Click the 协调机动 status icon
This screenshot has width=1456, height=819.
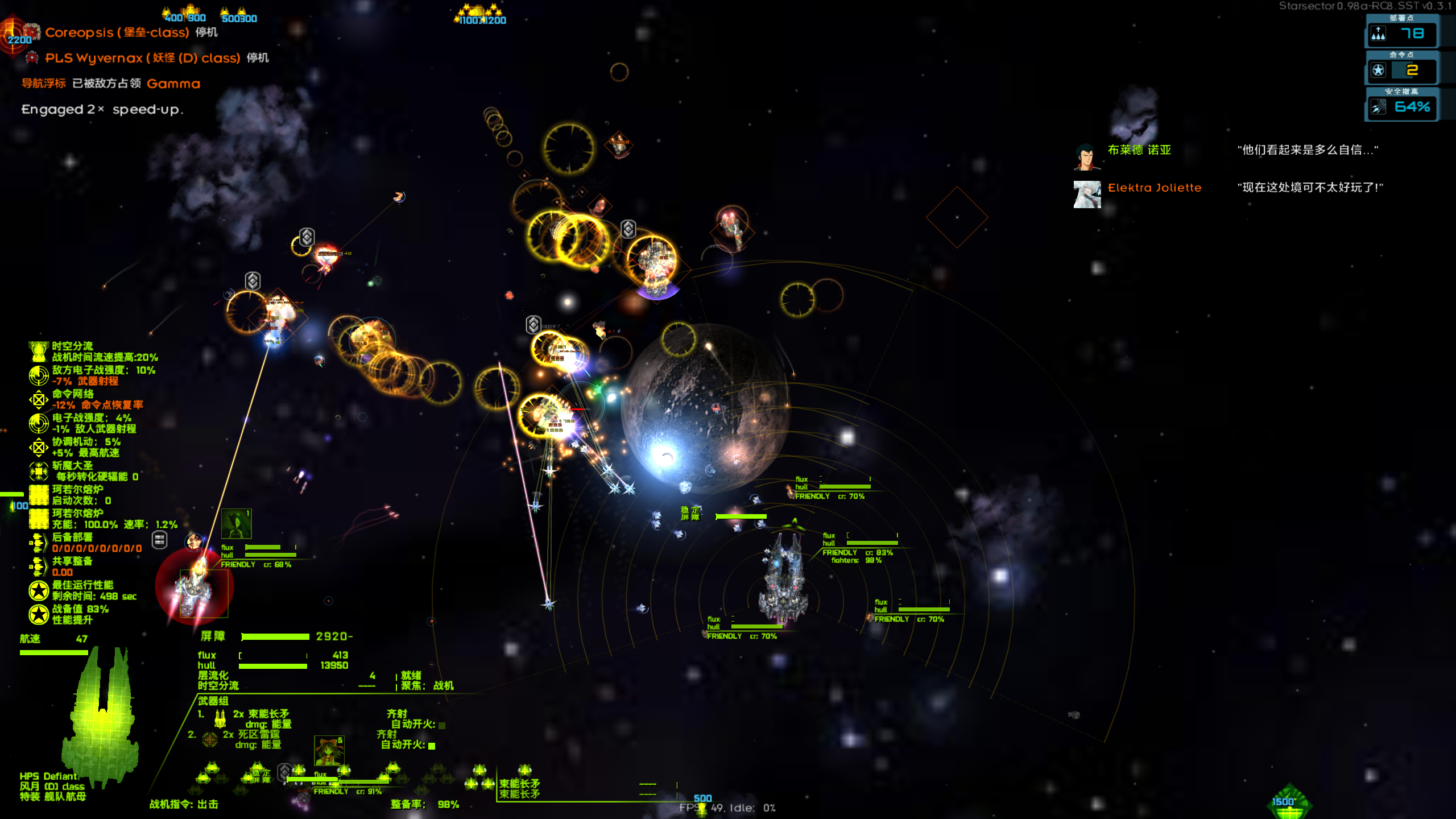point(39,447)
